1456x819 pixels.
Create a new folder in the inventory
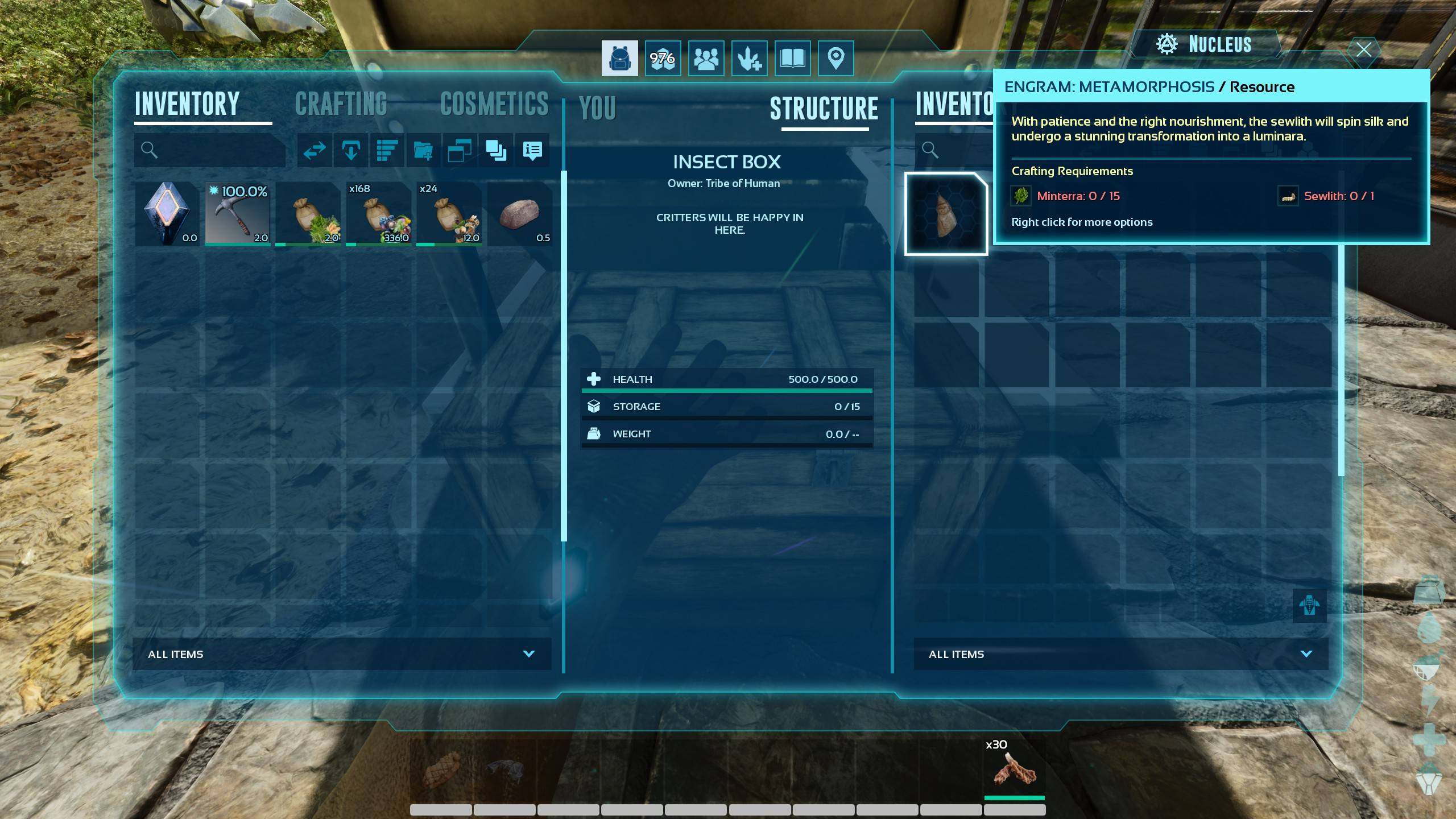coord(423,150)
